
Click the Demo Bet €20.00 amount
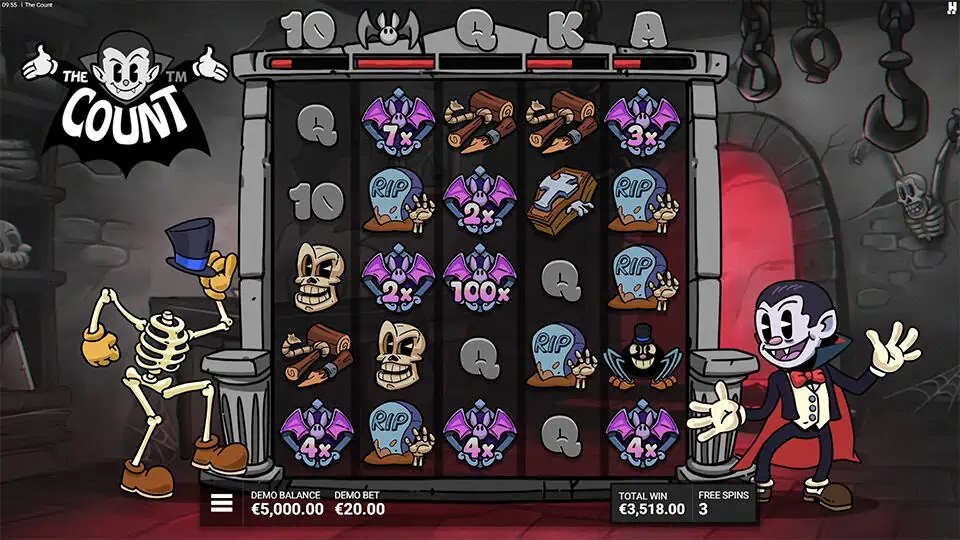click(x=359, y=509)
